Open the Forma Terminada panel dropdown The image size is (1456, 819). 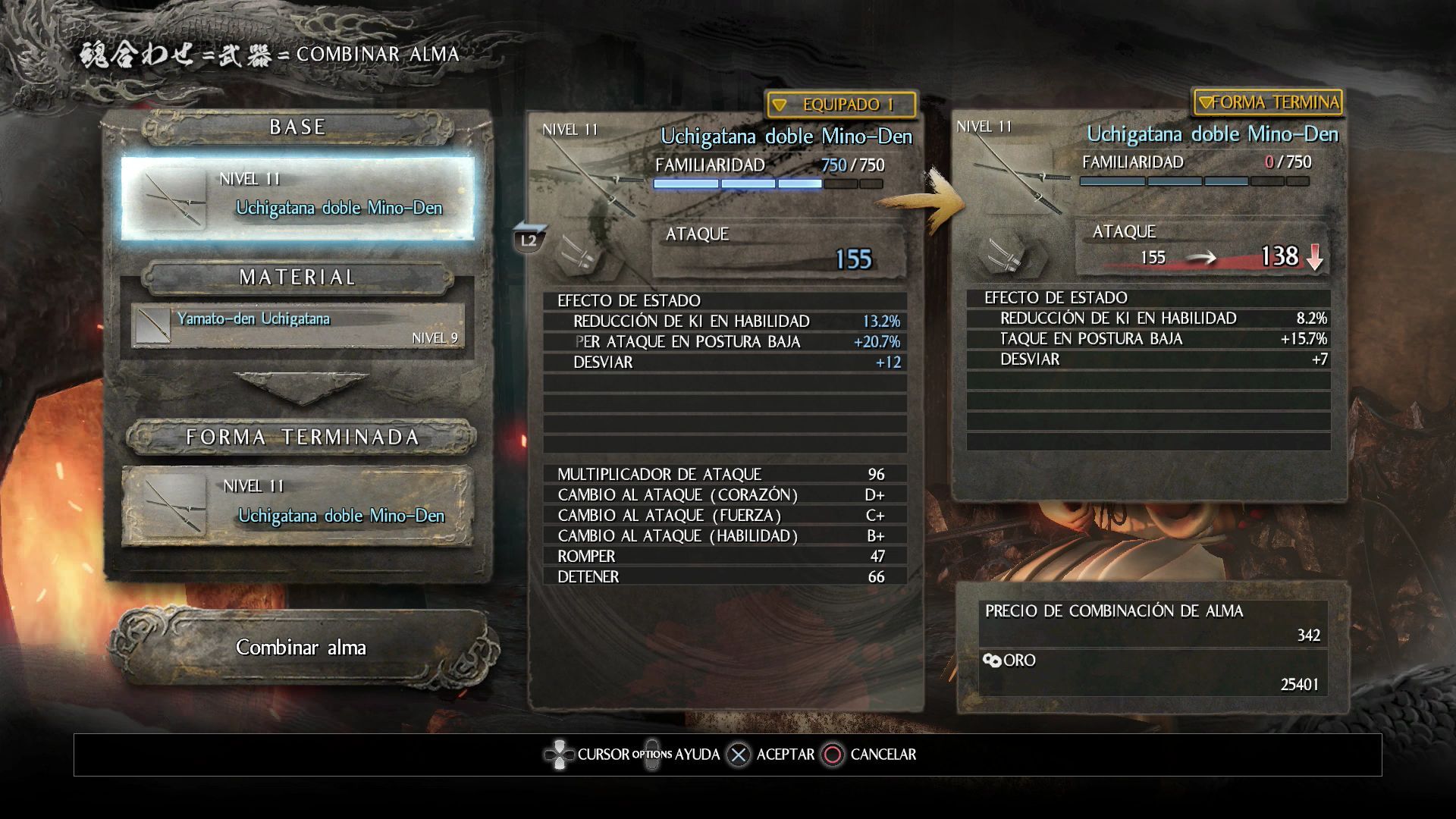[1267, 102]
